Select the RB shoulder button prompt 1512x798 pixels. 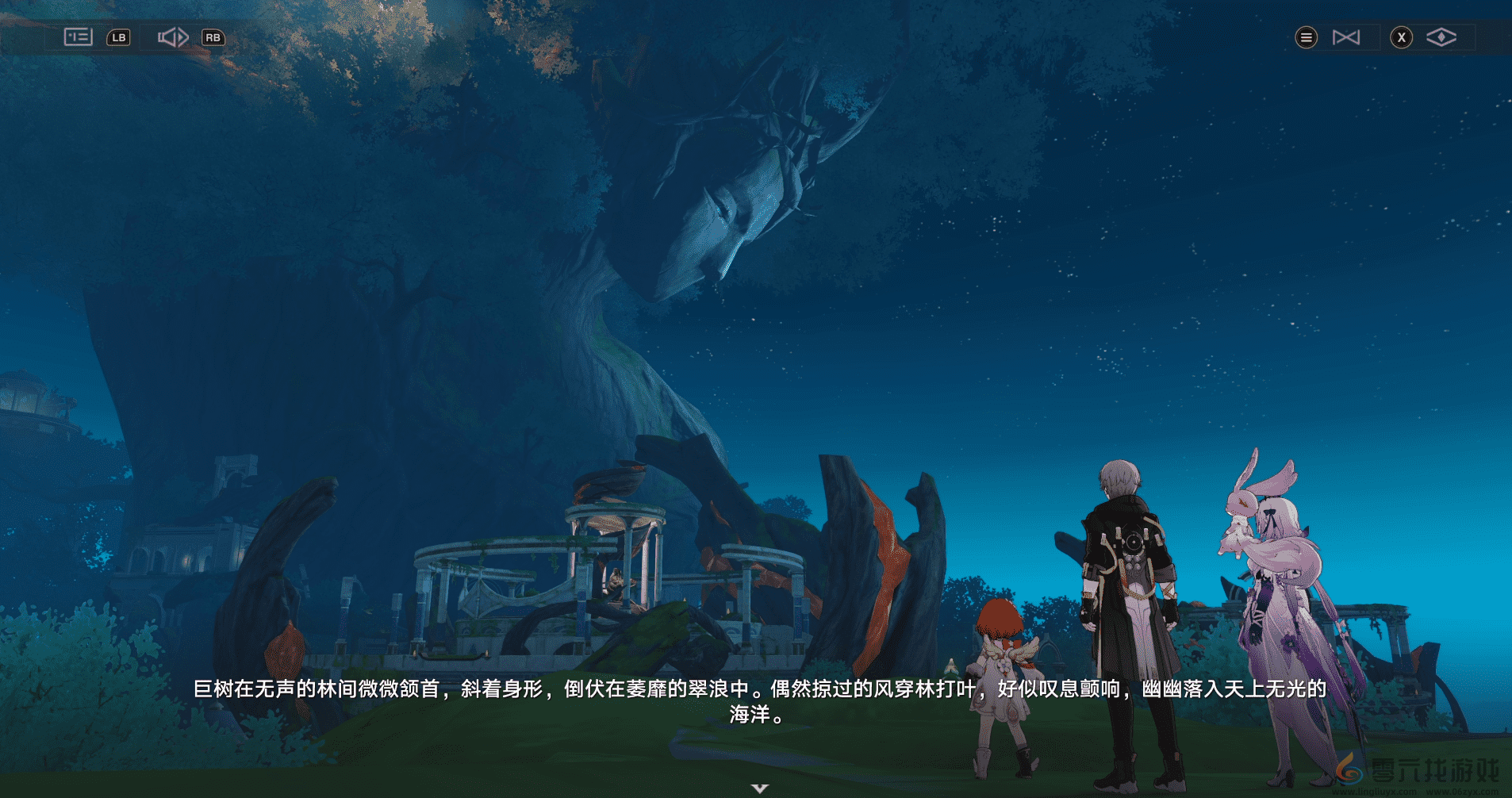click(x=213, y=37)
